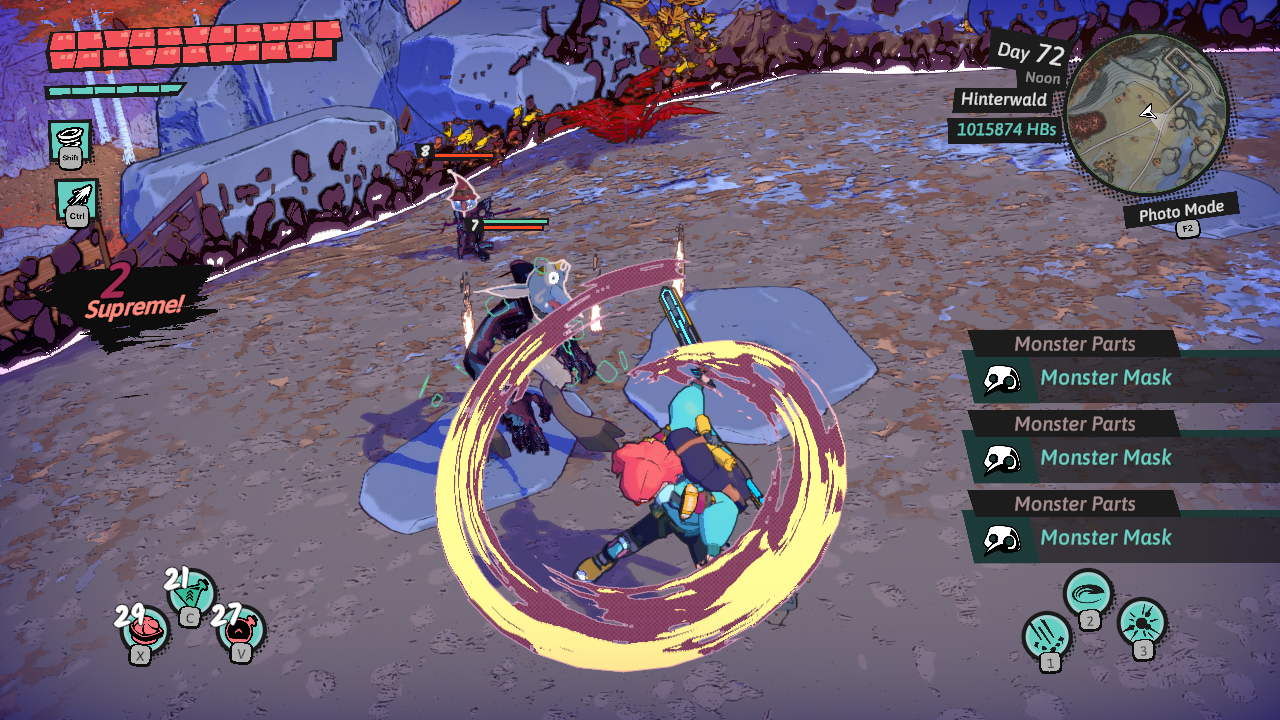Use the red round potion
The image size is (1280, 720).
(241, 630)
